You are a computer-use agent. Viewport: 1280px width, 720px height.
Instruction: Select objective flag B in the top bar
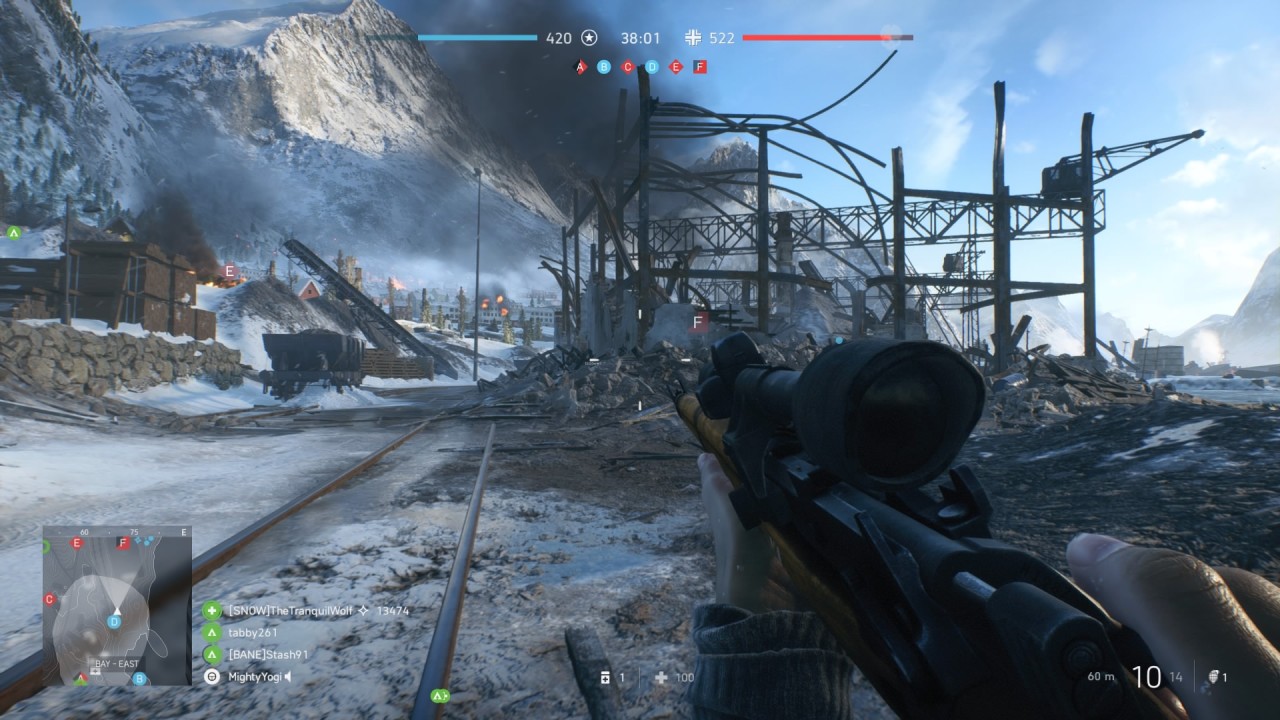[x=603, y=67]
